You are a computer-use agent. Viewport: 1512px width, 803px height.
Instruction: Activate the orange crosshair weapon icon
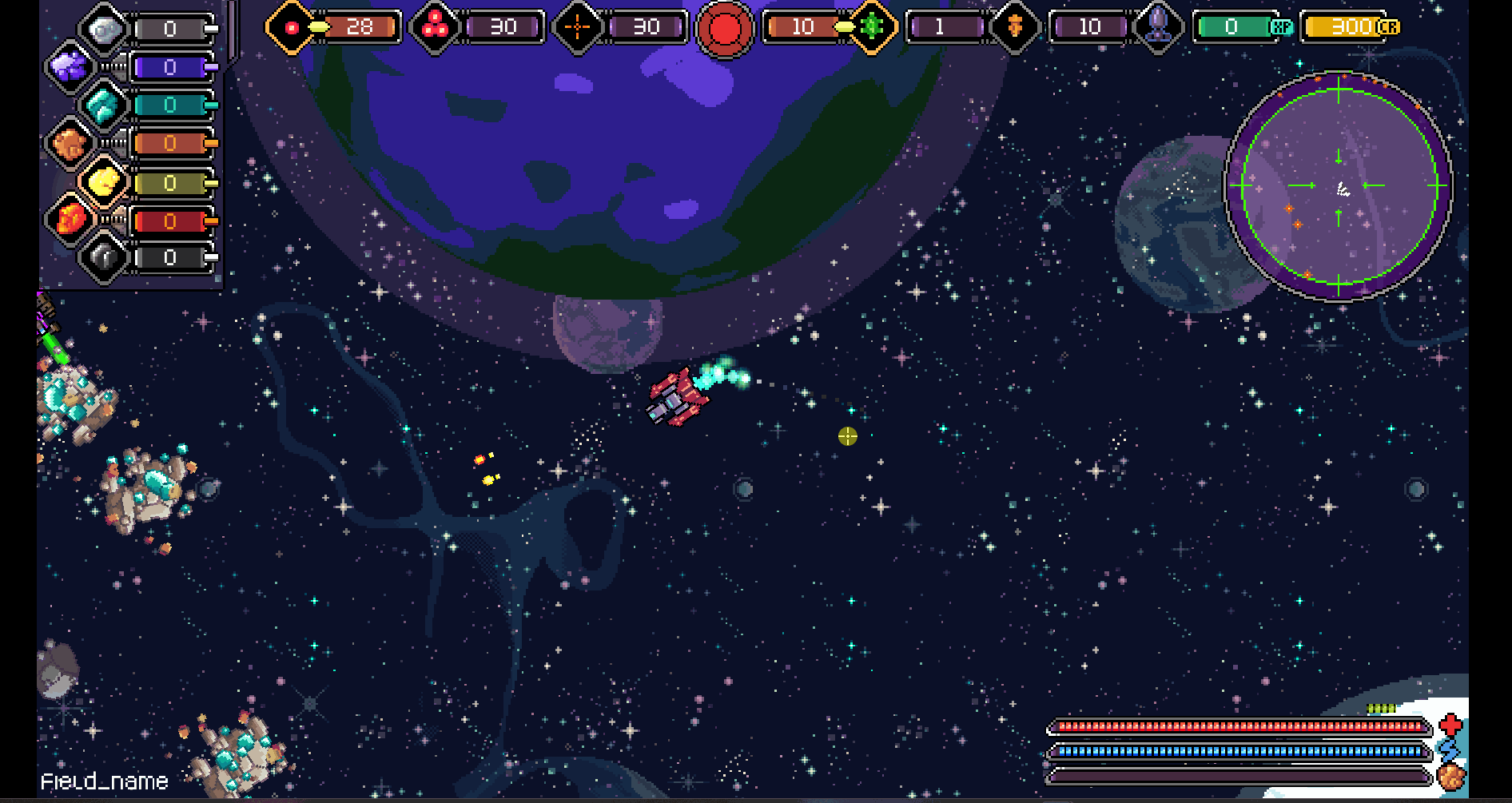577,28
